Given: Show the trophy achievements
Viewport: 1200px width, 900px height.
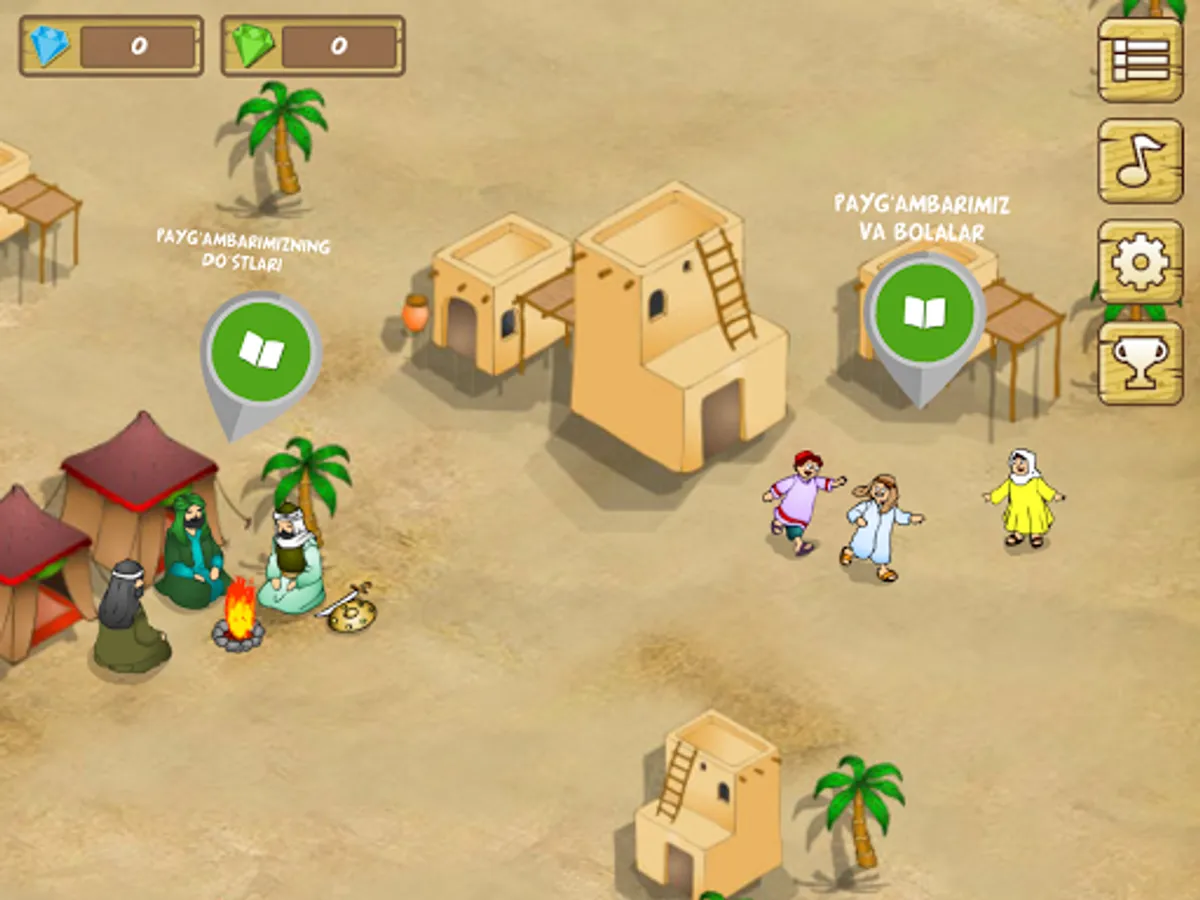Looking at the screenshot, I should click(x=1141, y=362).
